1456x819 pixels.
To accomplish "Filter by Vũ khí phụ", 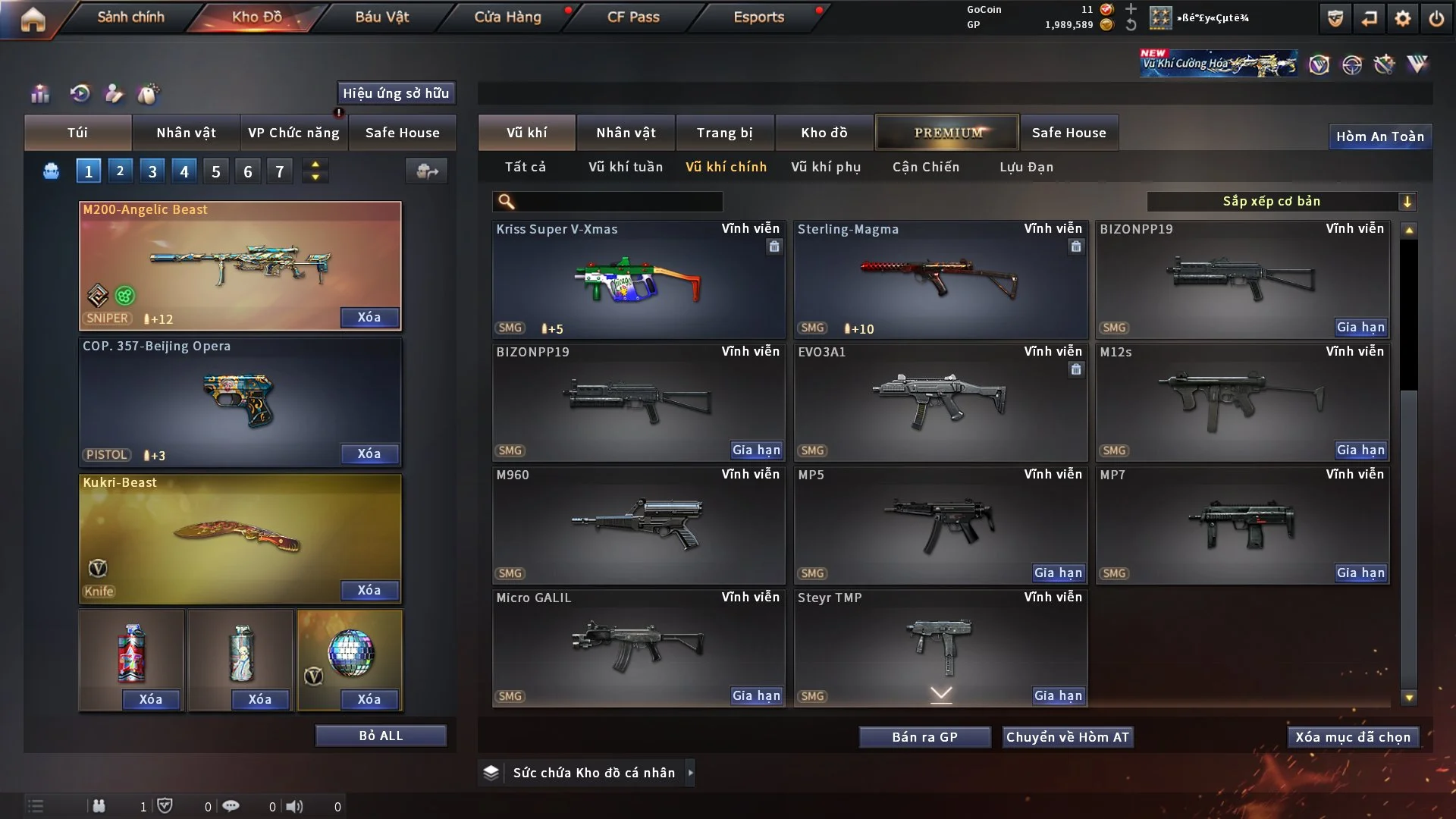I will tap(826, 167).
